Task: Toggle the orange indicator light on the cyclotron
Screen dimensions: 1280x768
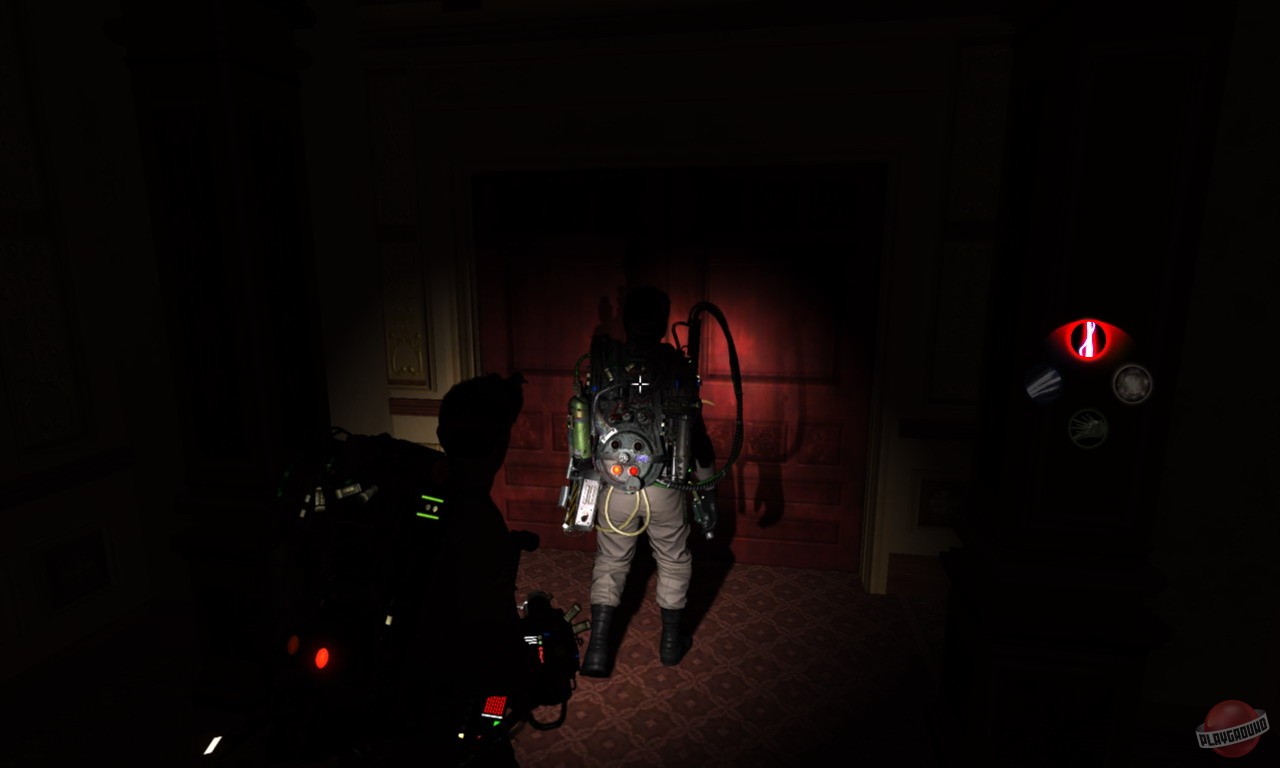Action: pos(616,469)
